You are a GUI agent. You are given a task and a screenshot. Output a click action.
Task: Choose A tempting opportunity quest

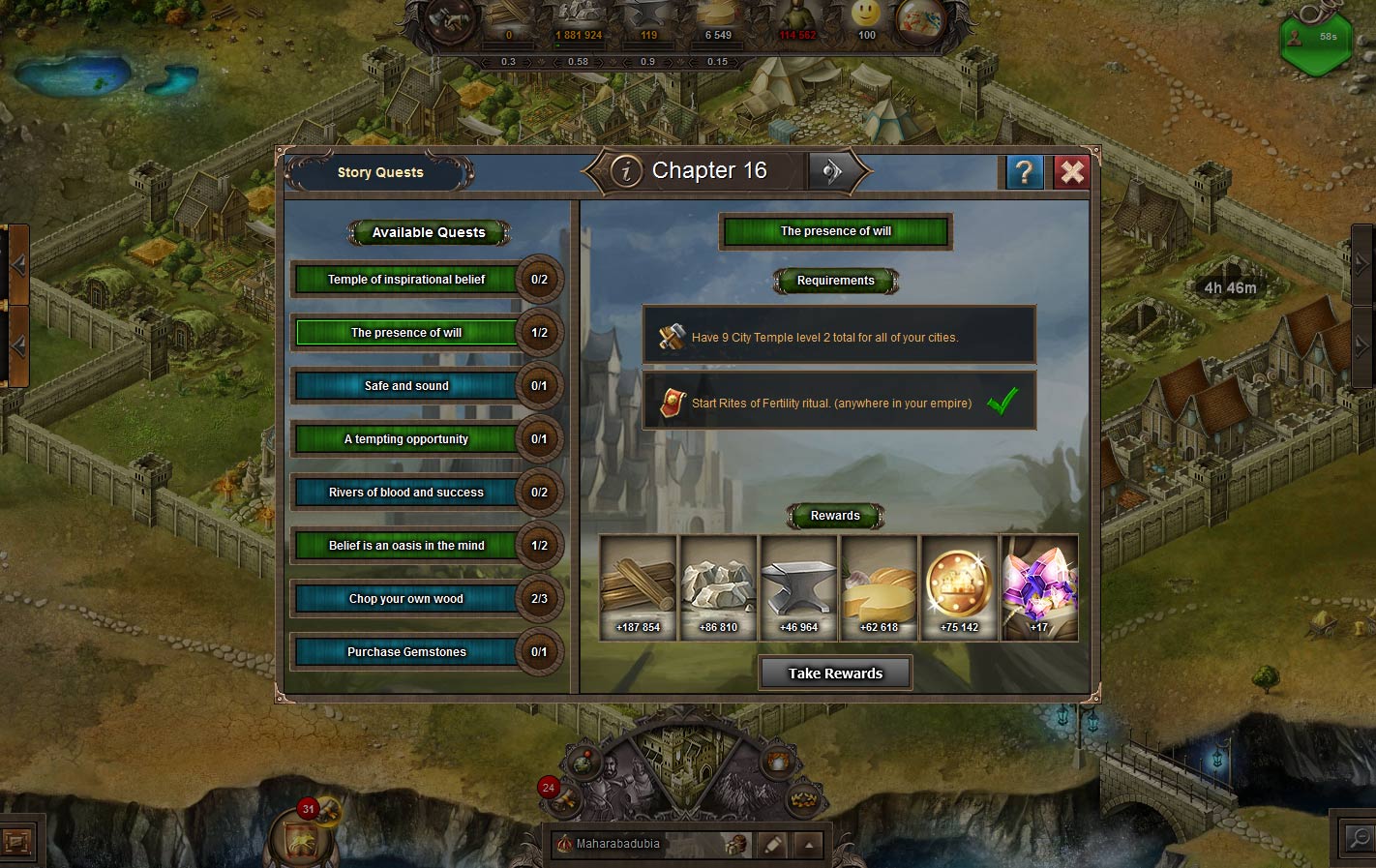pos(406,439)
